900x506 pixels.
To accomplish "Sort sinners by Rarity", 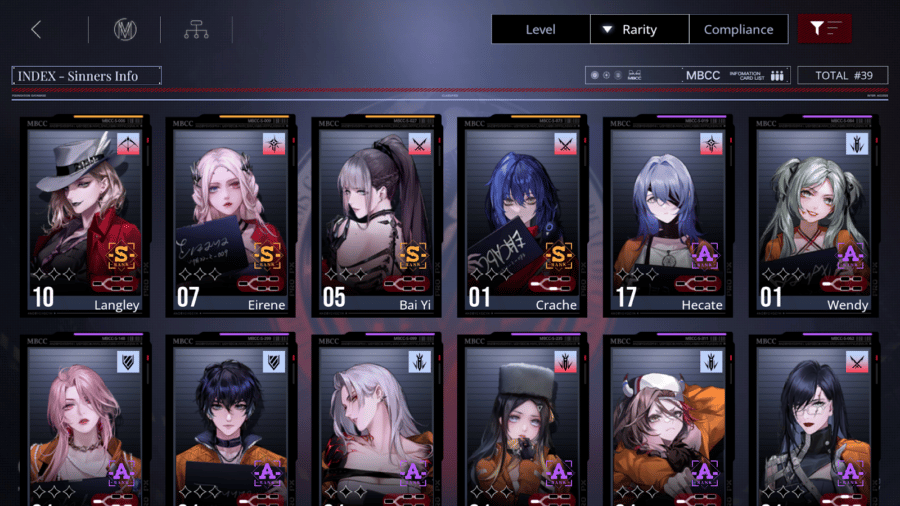I will [x=639, y=29].
